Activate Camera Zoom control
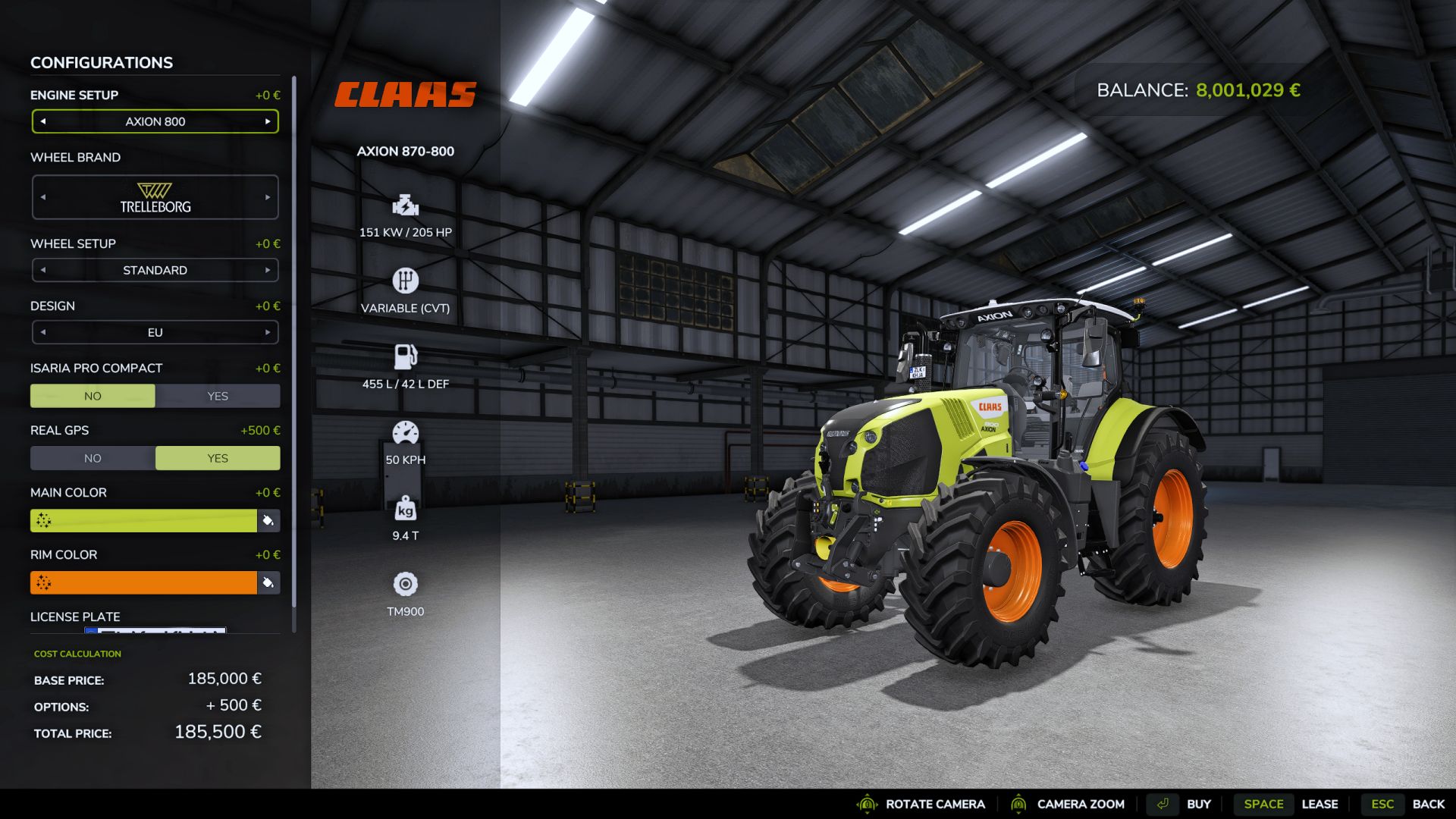Screen dimensions: 1456x819 [x=1080, y=804]
